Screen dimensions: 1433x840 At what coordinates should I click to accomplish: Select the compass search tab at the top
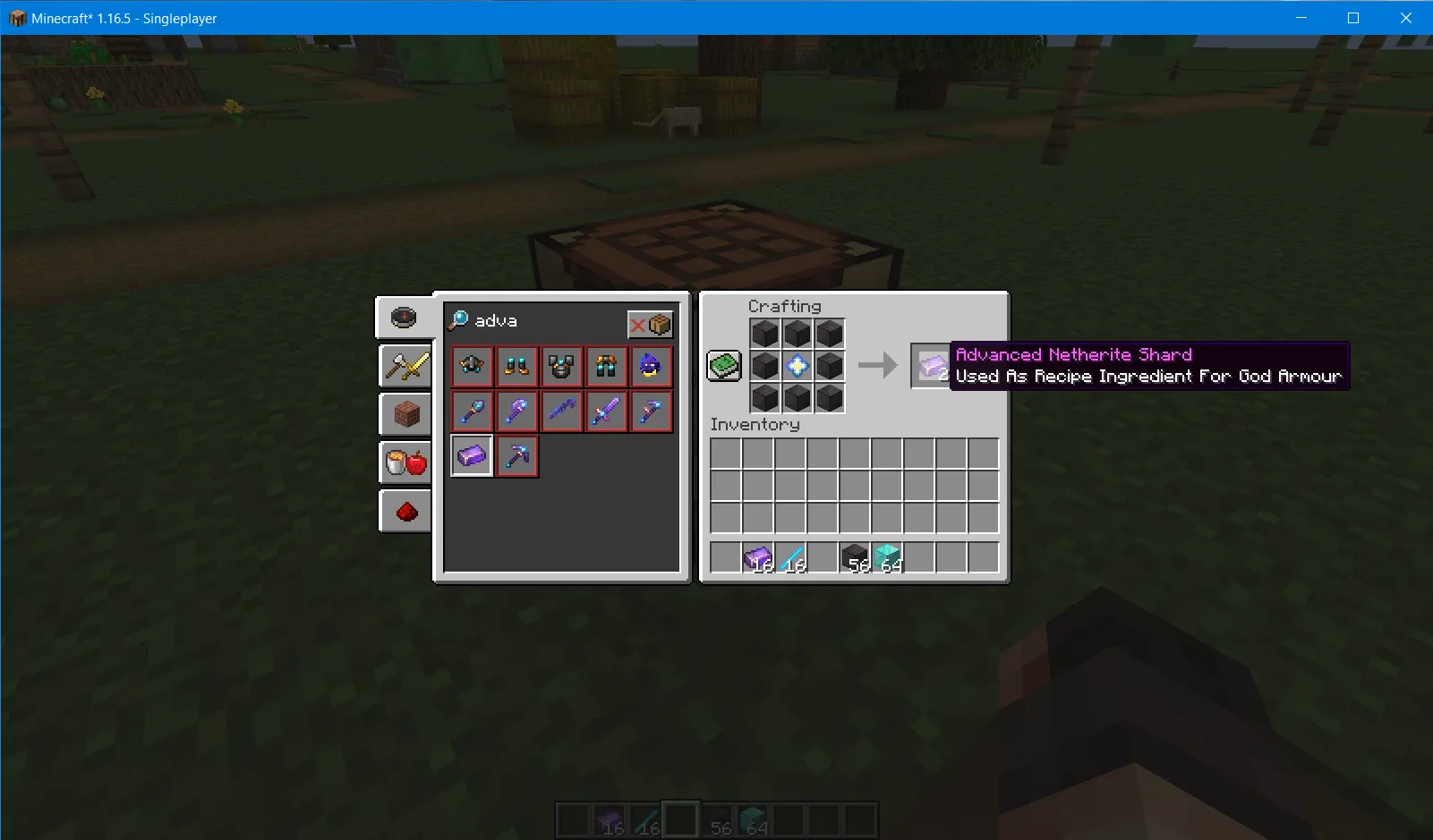[405, 316]
